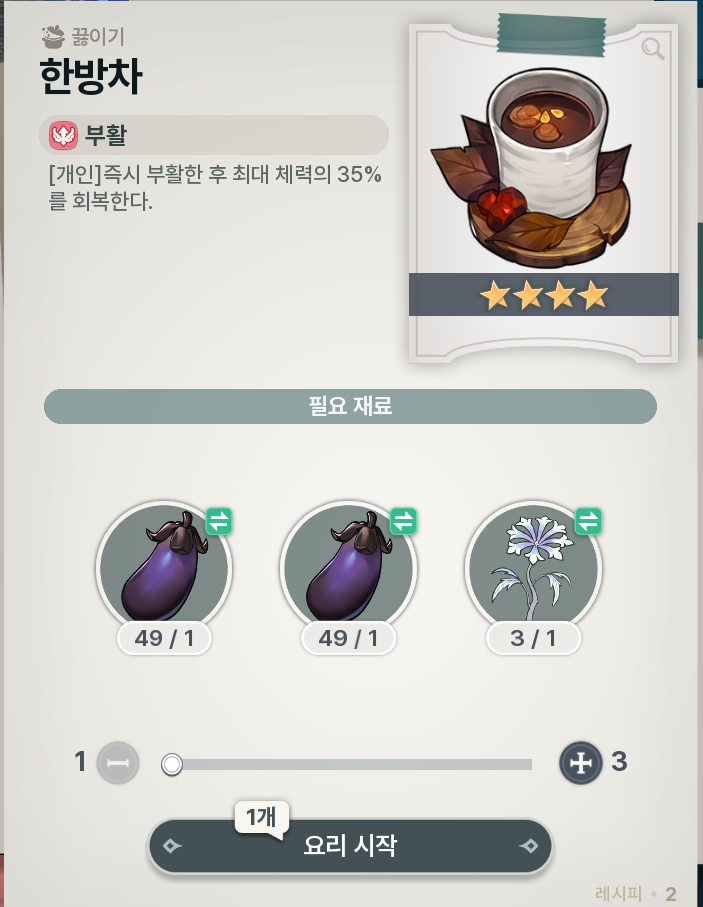Open the magnifier on the dish card
The height and width of the screenshot is (907, 703).
coord(653,49)
